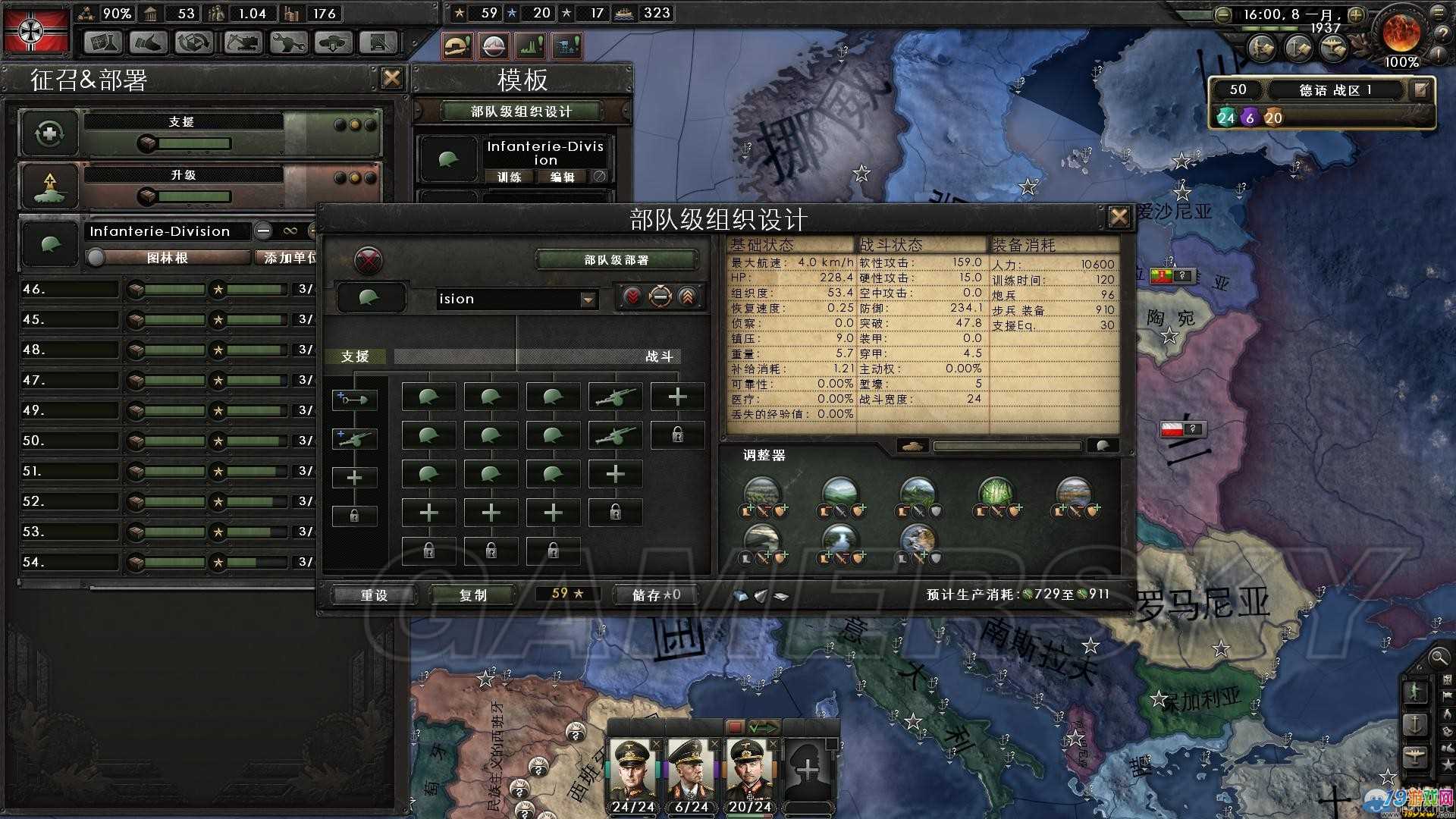The height and width of the screenshot is (819, 1456).
Task: Add a new commander with the empty portrait
Action: [x=808, y=770]
